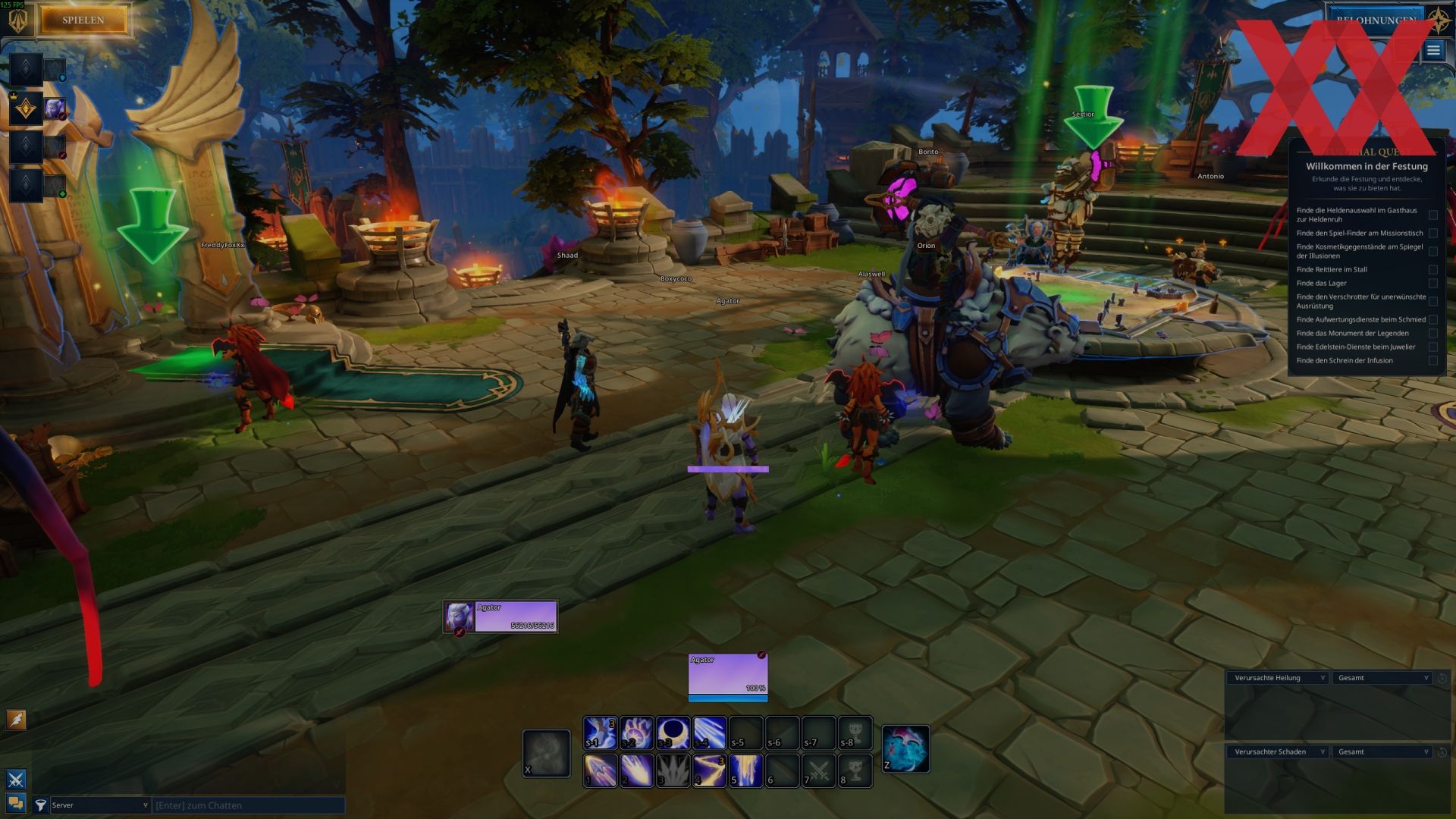Image resolution: width=1456 pixels, height=819 pixels.
Task: Select Agator's party portrait frame
Action: [x=500, y=617]
